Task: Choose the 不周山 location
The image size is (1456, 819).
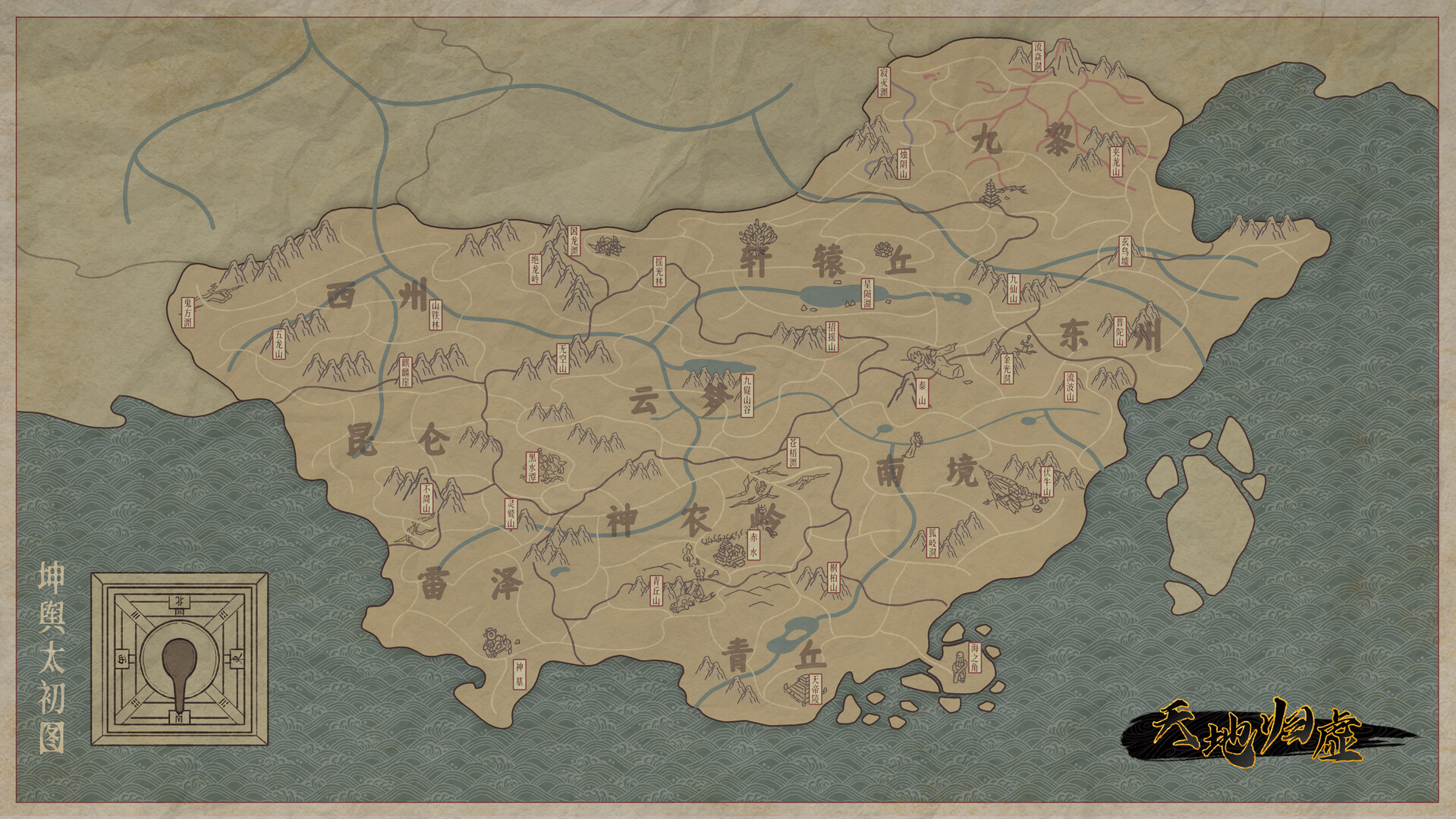Action: (x=426, y=499)
